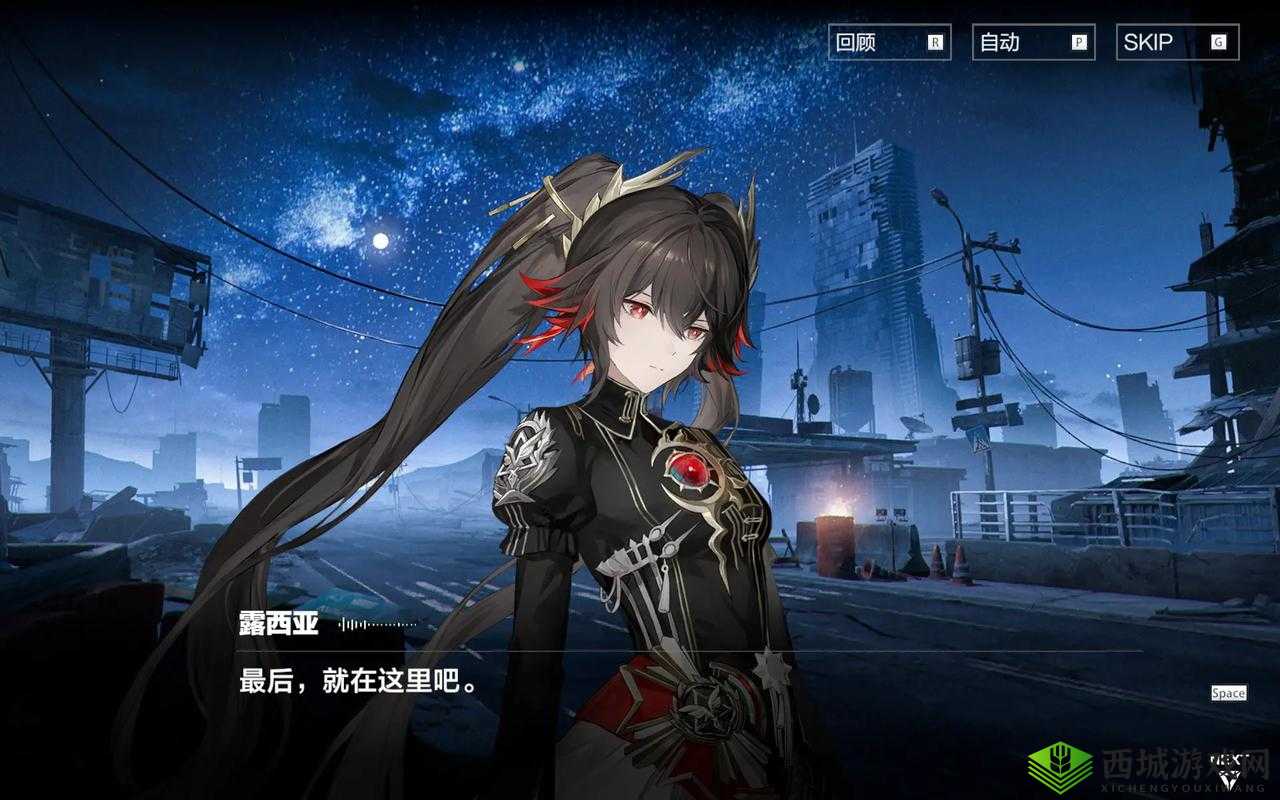Toggle 自动 auto-play mode
Viewport: 1280px width, 800px height.
(1033, 42)
